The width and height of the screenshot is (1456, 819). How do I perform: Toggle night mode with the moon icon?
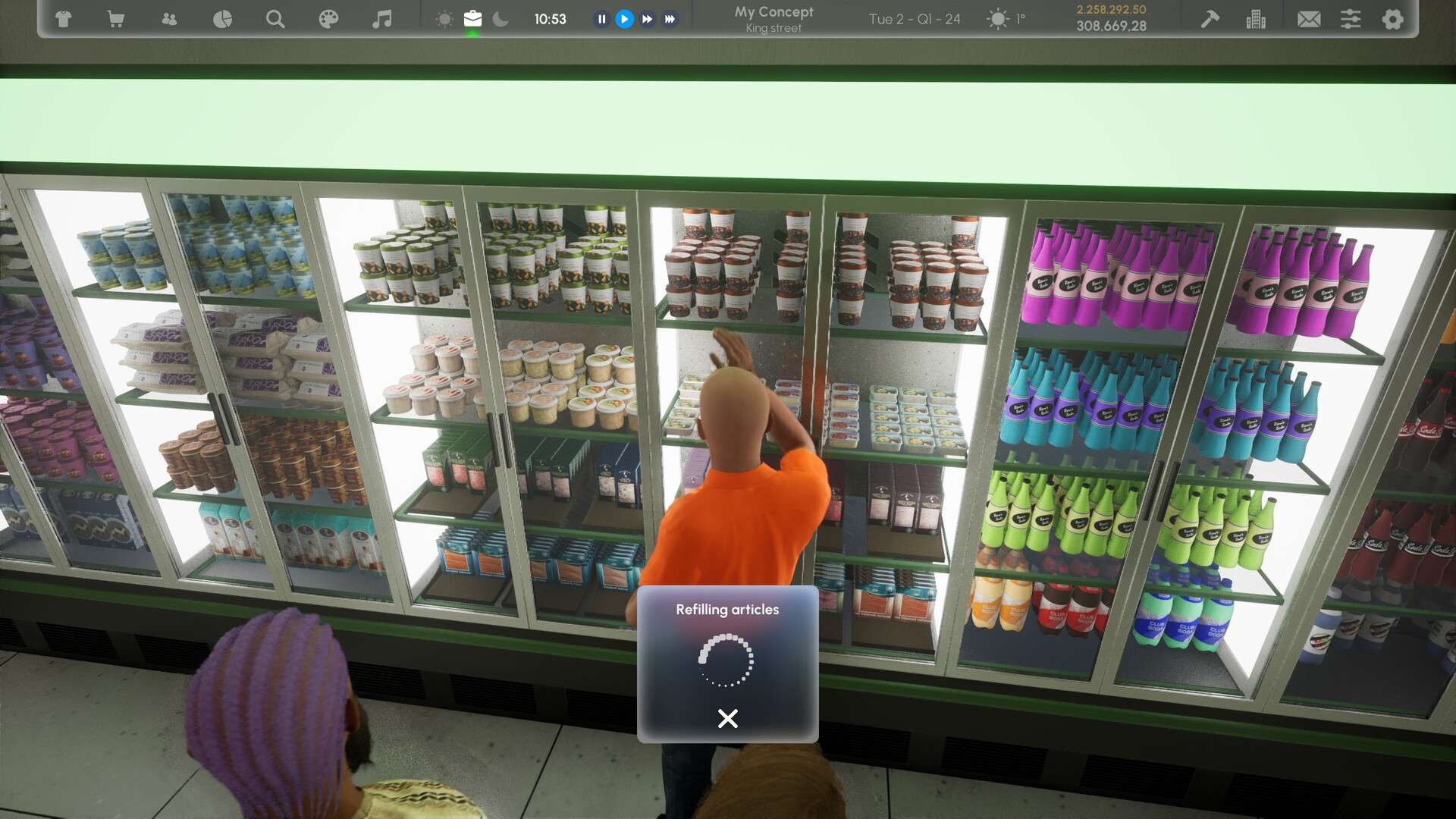(500, 19)
